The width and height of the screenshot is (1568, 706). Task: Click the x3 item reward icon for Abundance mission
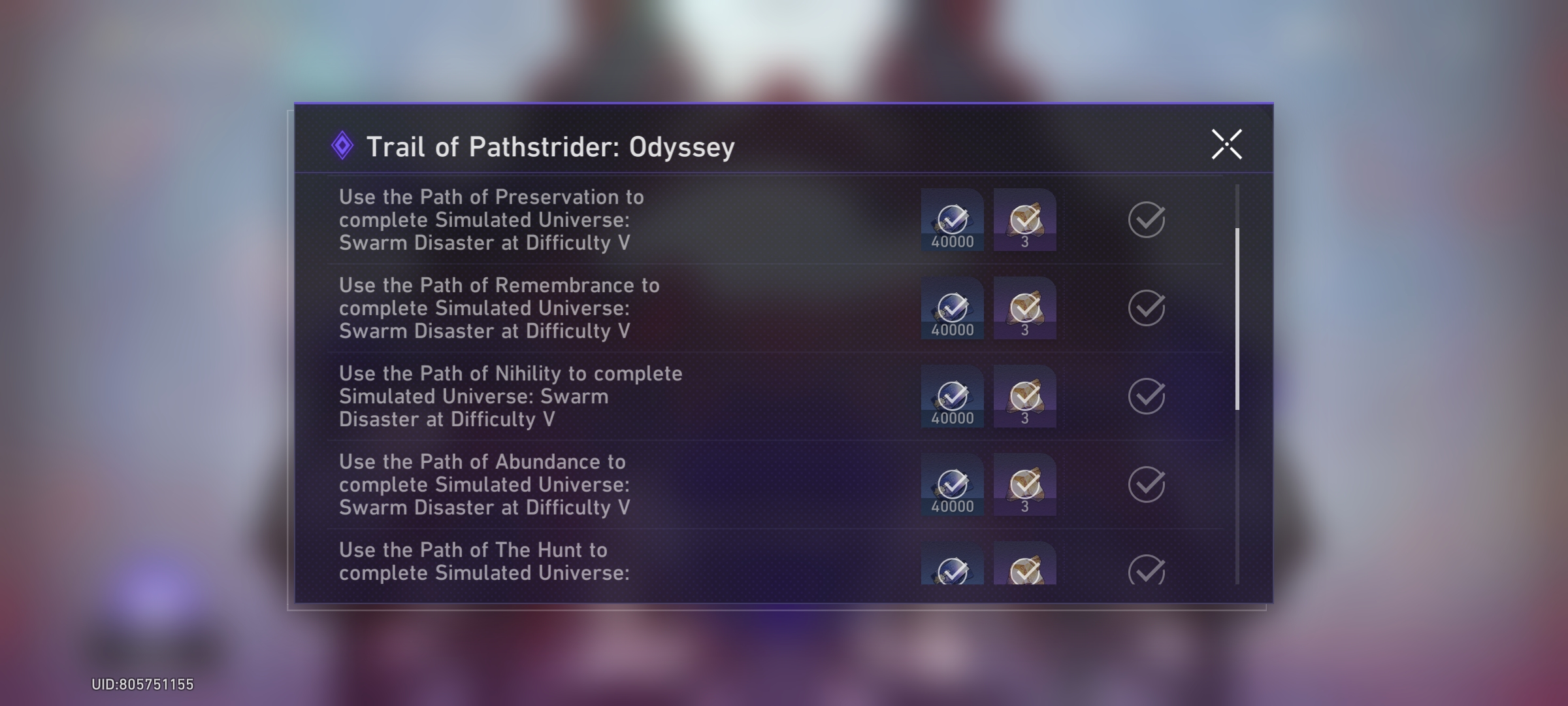coord(1024,484)
